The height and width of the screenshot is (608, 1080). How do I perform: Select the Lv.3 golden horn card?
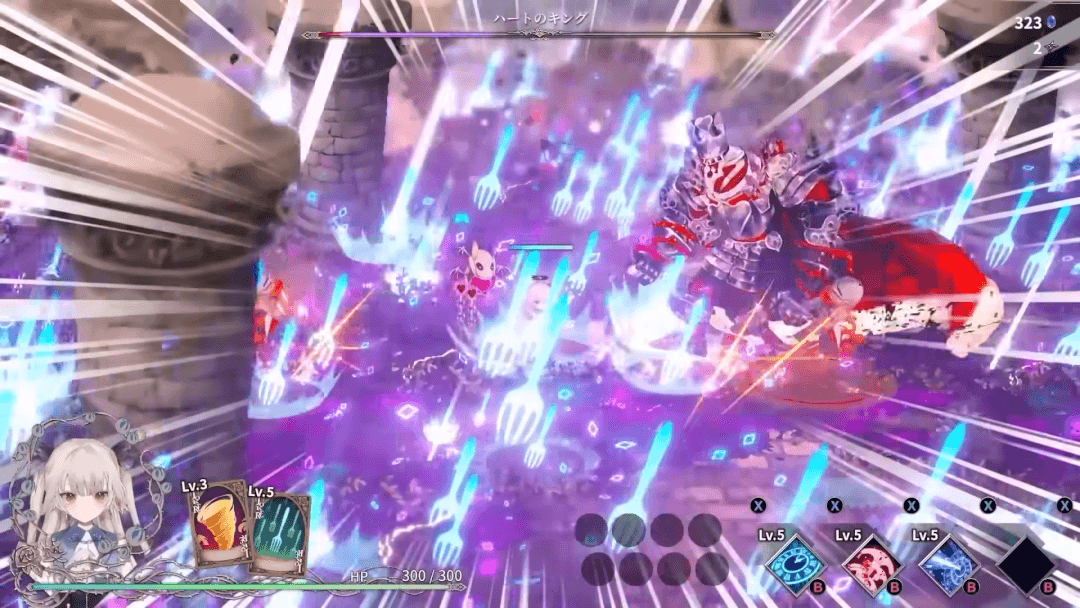coord(213,525)
